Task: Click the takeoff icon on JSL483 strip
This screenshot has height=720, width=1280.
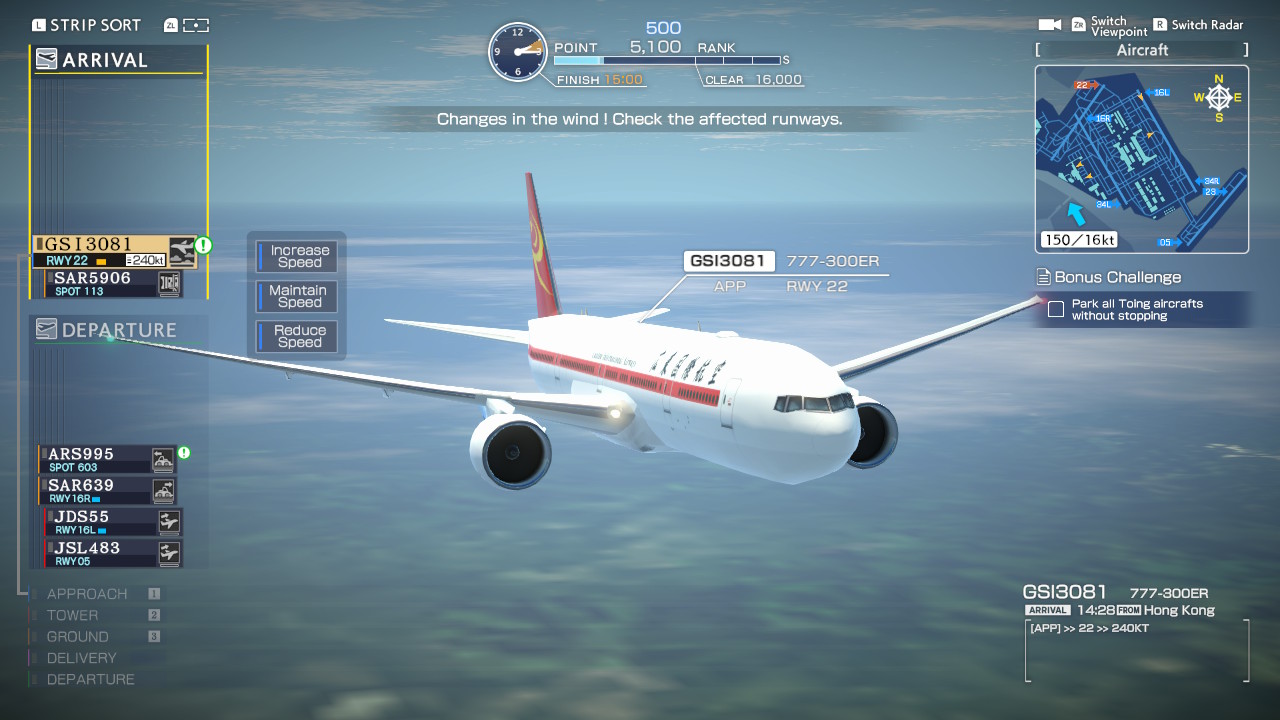Action: pos(169,552)
